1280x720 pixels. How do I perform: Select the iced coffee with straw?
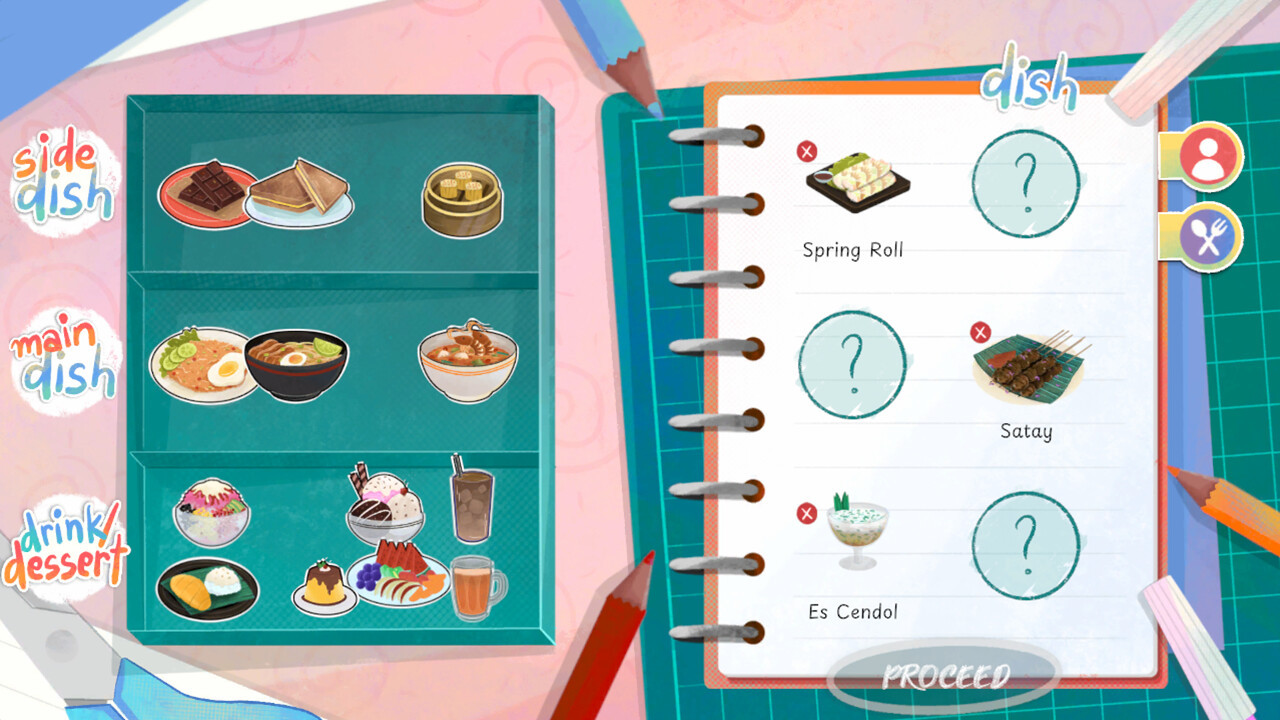(471, 497)
